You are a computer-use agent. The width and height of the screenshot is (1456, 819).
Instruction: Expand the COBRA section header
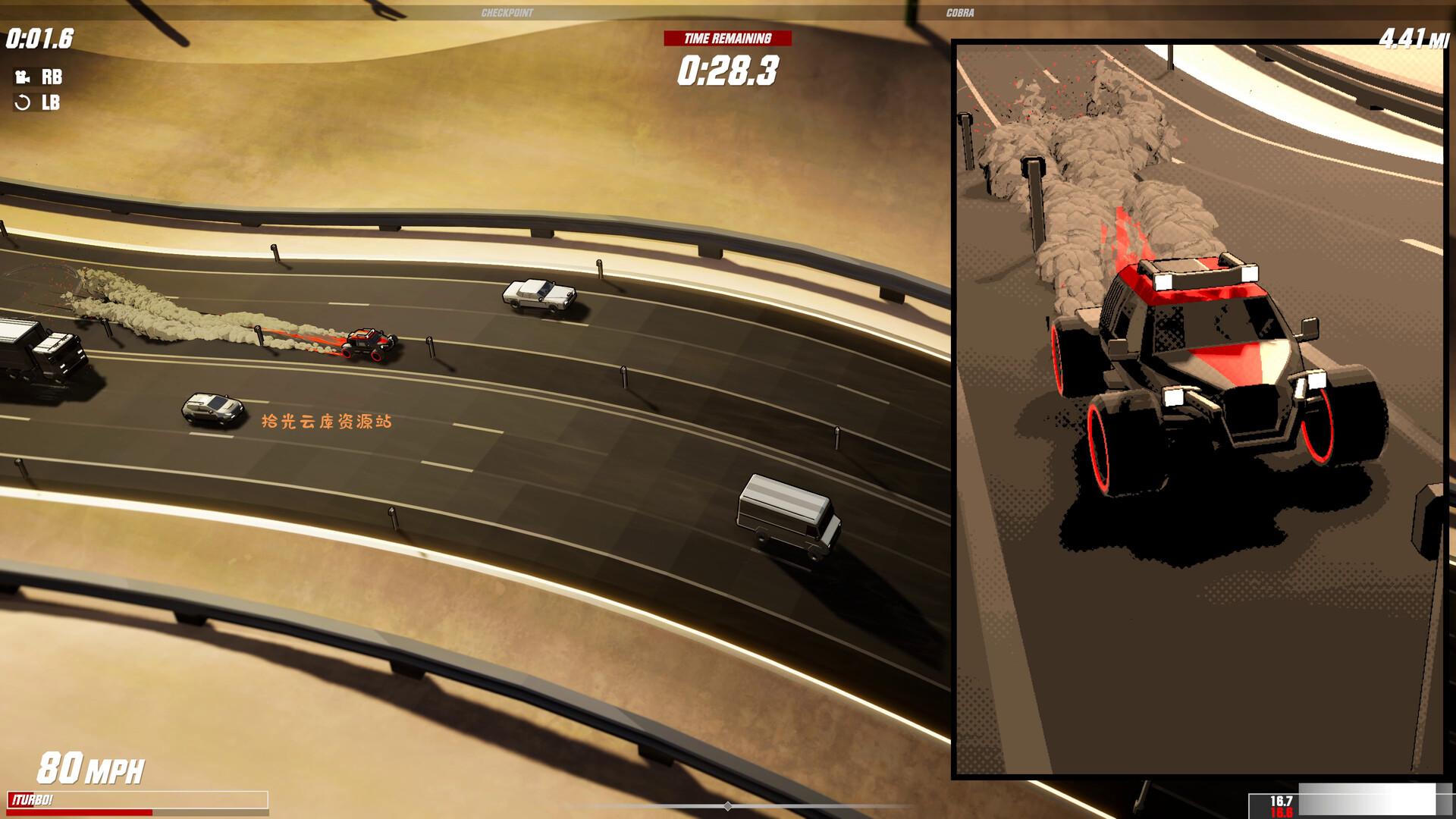[x=958, y=12]
